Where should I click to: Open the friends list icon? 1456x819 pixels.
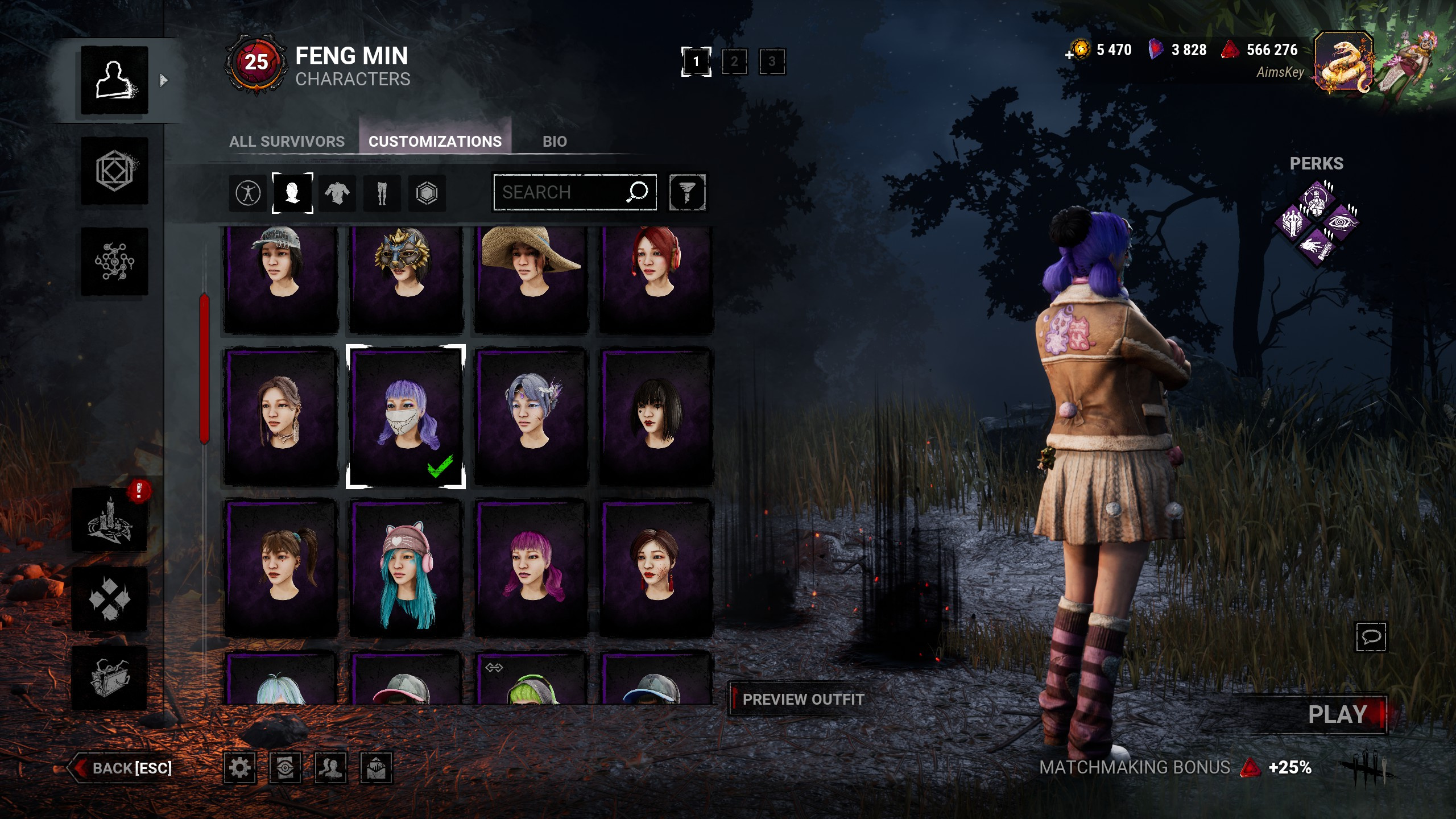tap(330, 768)
